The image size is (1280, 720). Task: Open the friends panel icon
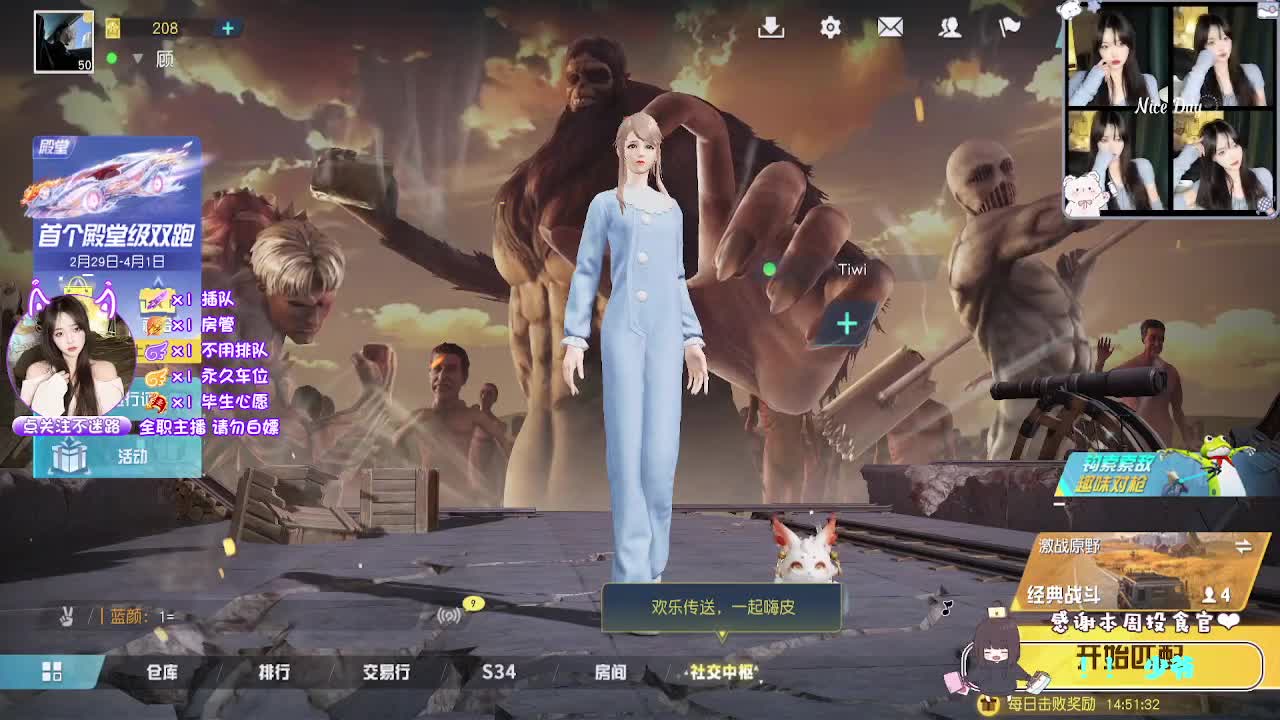950,27
